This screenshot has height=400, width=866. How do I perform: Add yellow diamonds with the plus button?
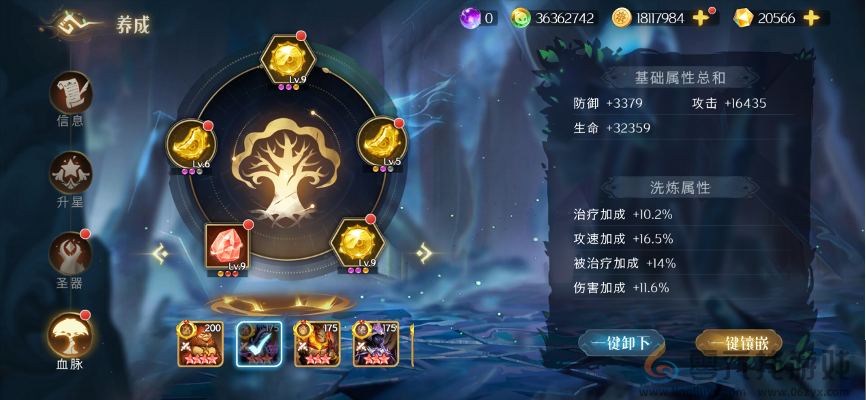click(x=811, y=18)
